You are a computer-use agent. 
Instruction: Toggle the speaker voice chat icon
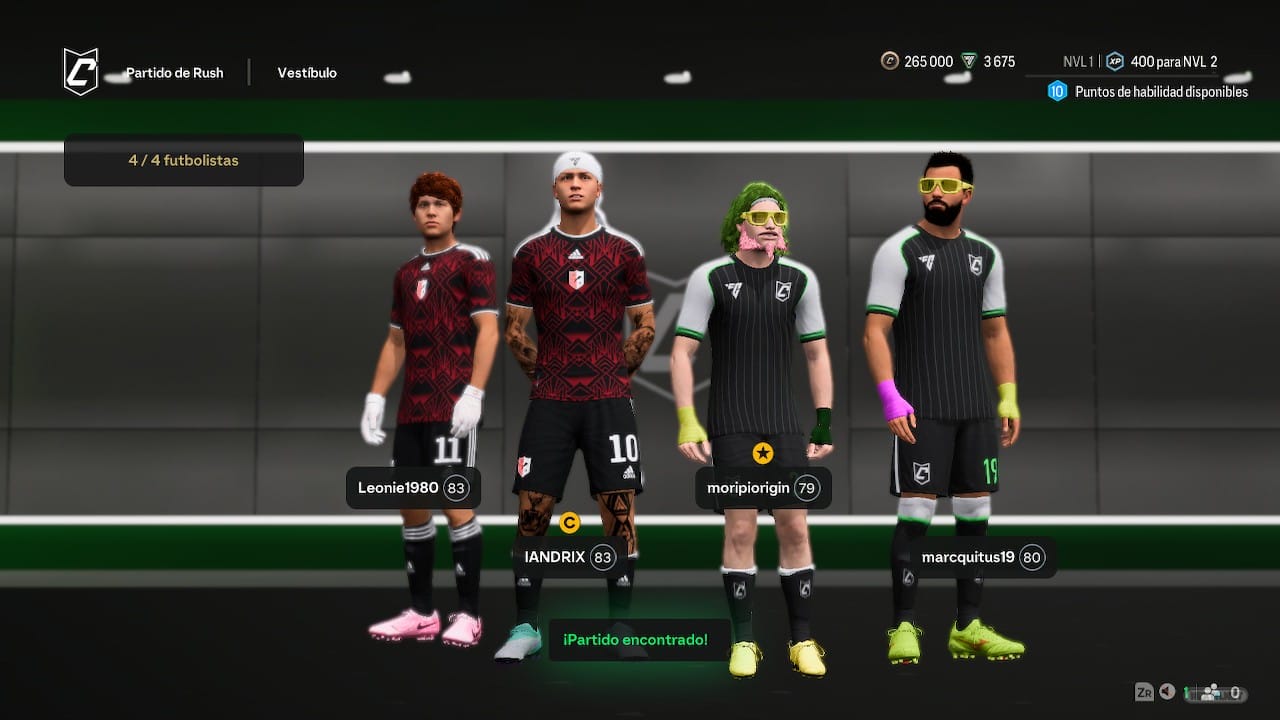[1167, 692]
